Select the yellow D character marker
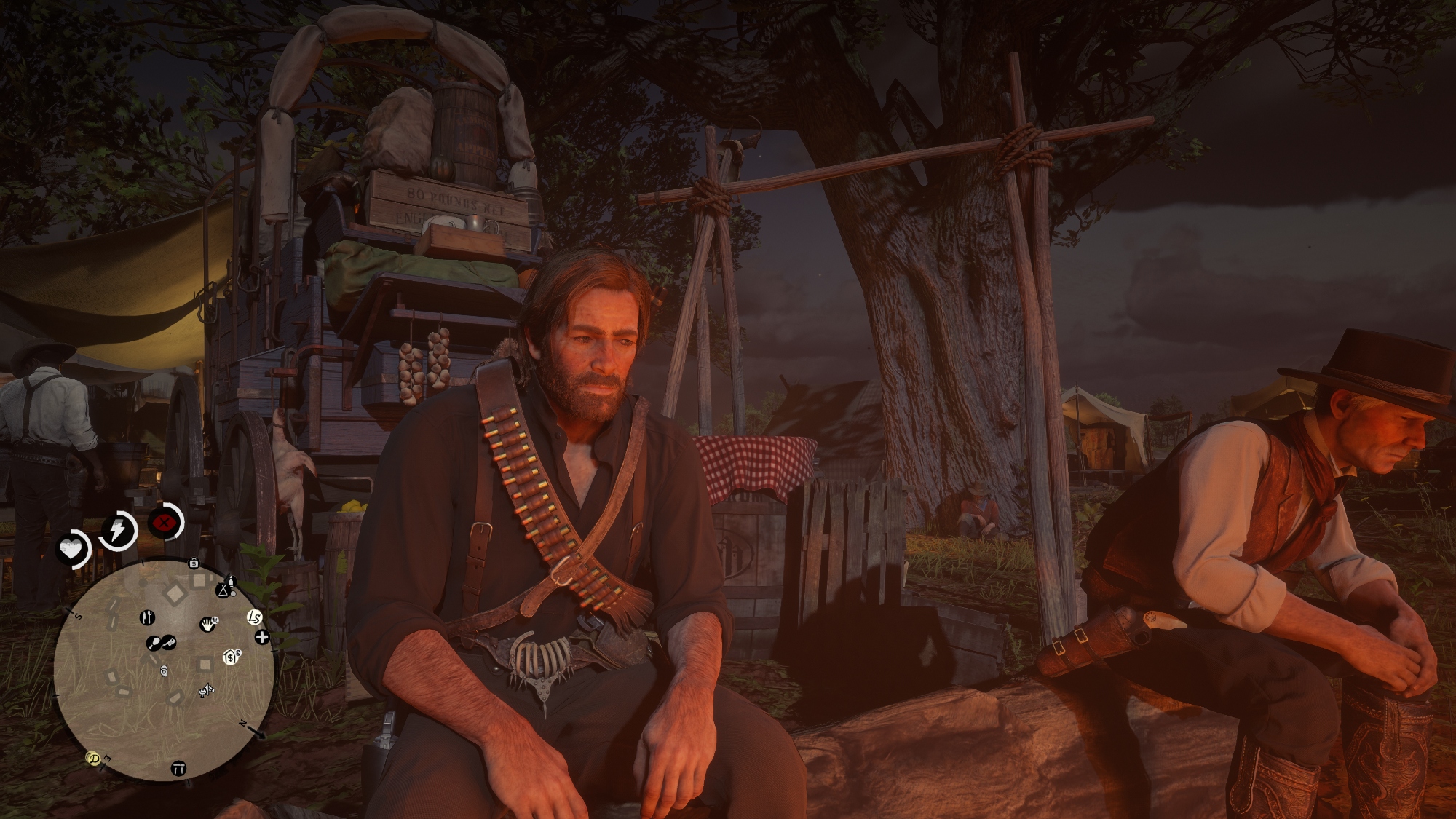1456x819 pixels. [93, 759]
